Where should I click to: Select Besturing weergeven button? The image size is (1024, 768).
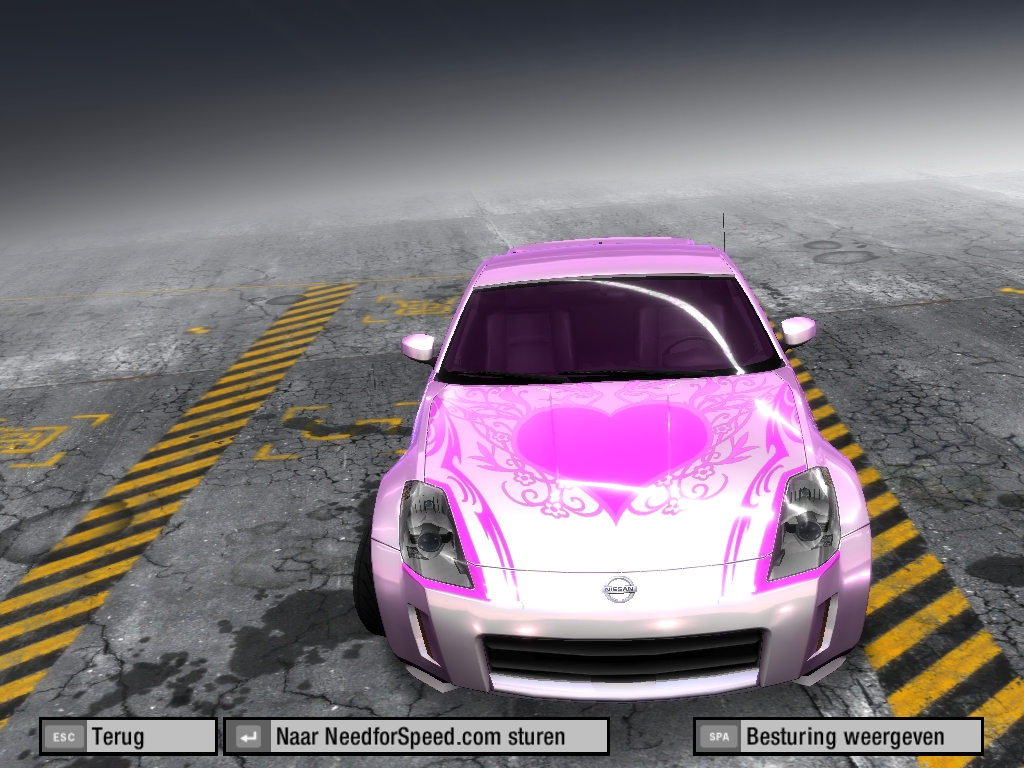point(838,737)
